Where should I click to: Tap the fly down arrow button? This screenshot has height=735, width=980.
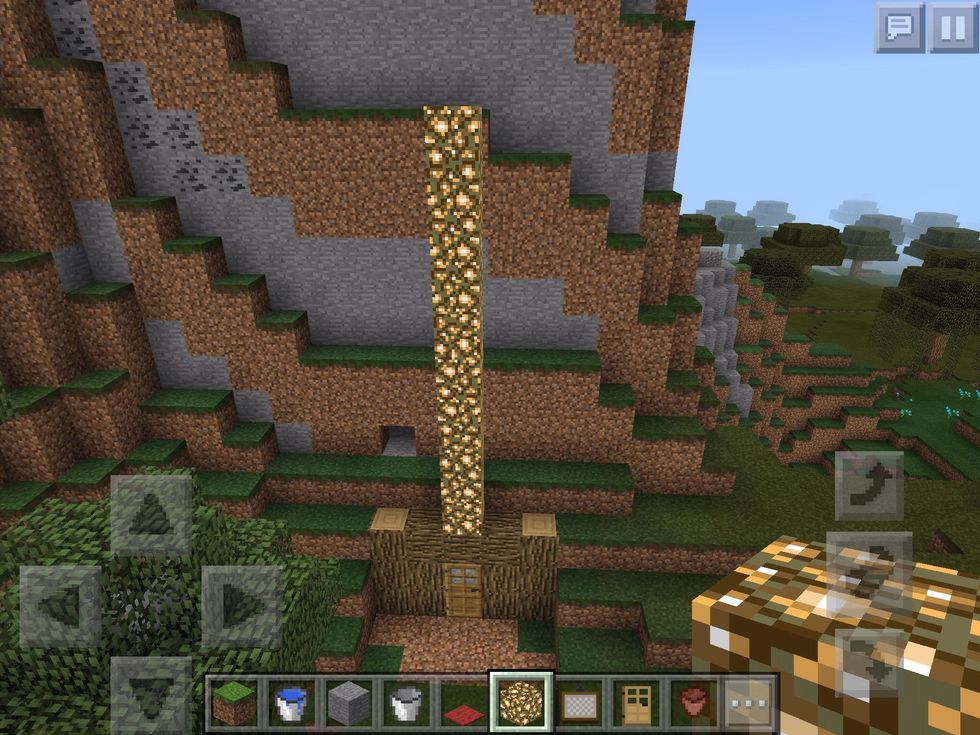coord(869,660)
